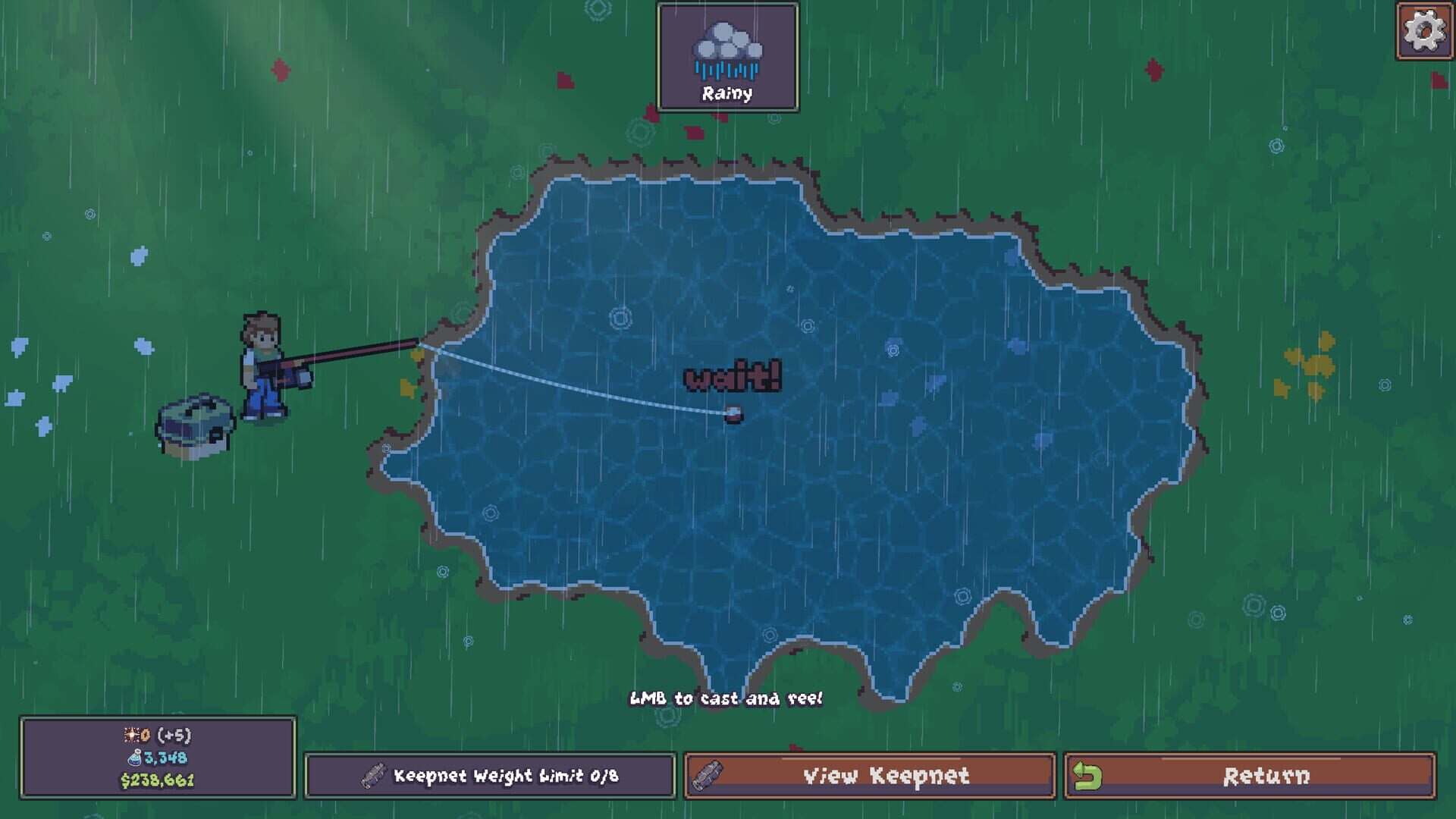Click the rain cloud weather icon
The image size is (1456, 819).
(727, 45)
